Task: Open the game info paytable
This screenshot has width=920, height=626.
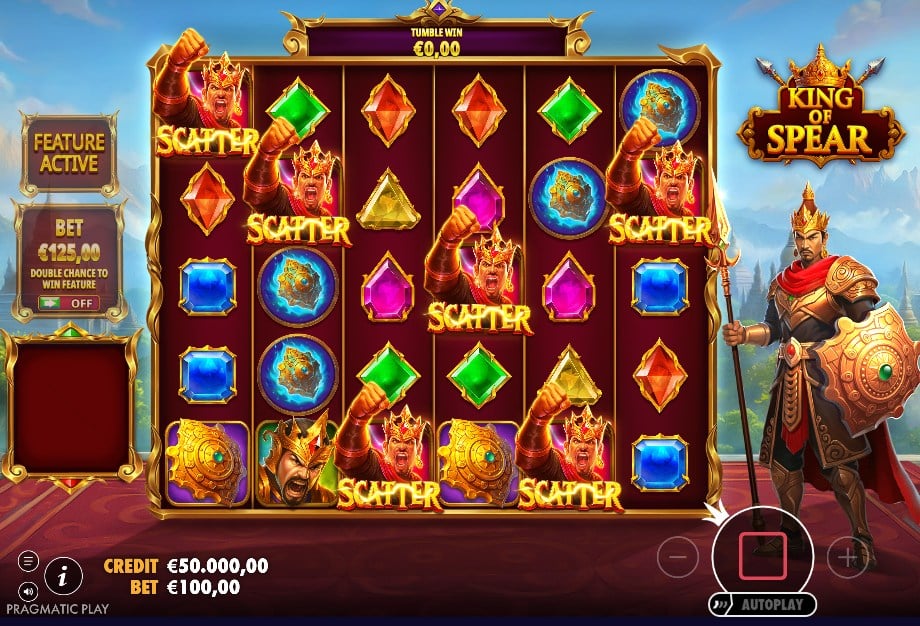Action: tap(63, 575)
